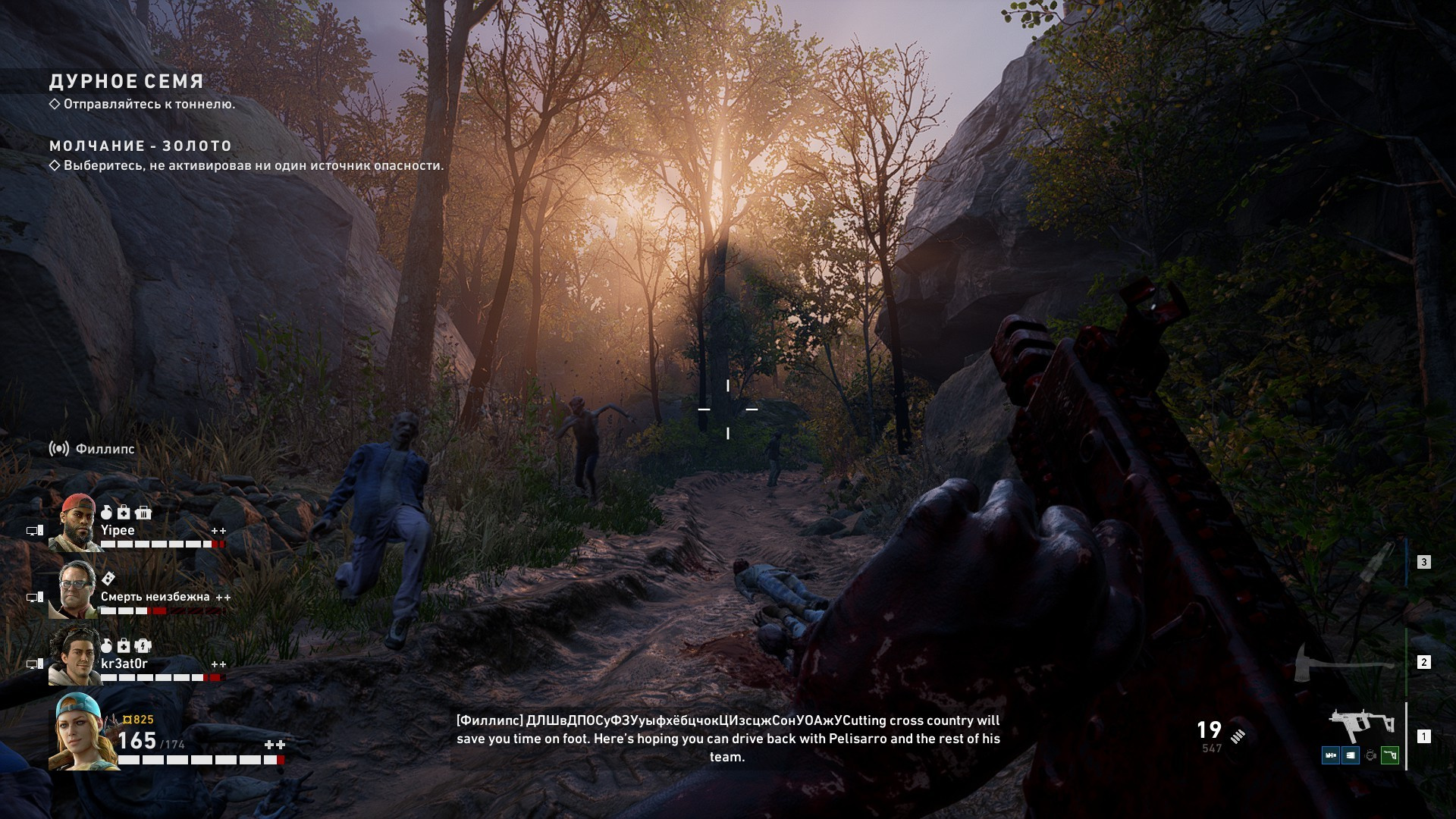Viewport: 1456px width, 819px height.
Task: Select the glasses-wearing teammate's portrait
Action: [74, 589]
